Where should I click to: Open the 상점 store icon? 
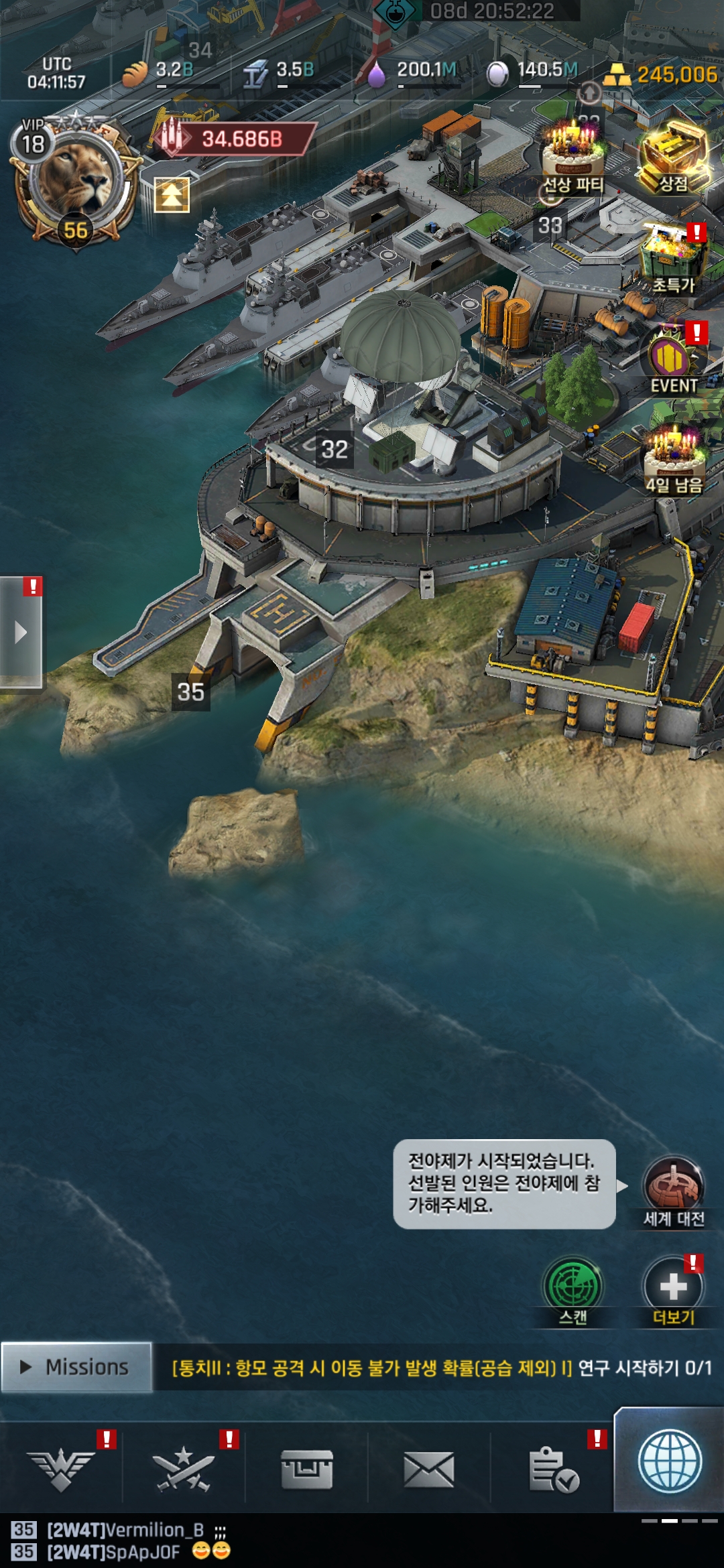pyautogui.click(x=673, y=159)
